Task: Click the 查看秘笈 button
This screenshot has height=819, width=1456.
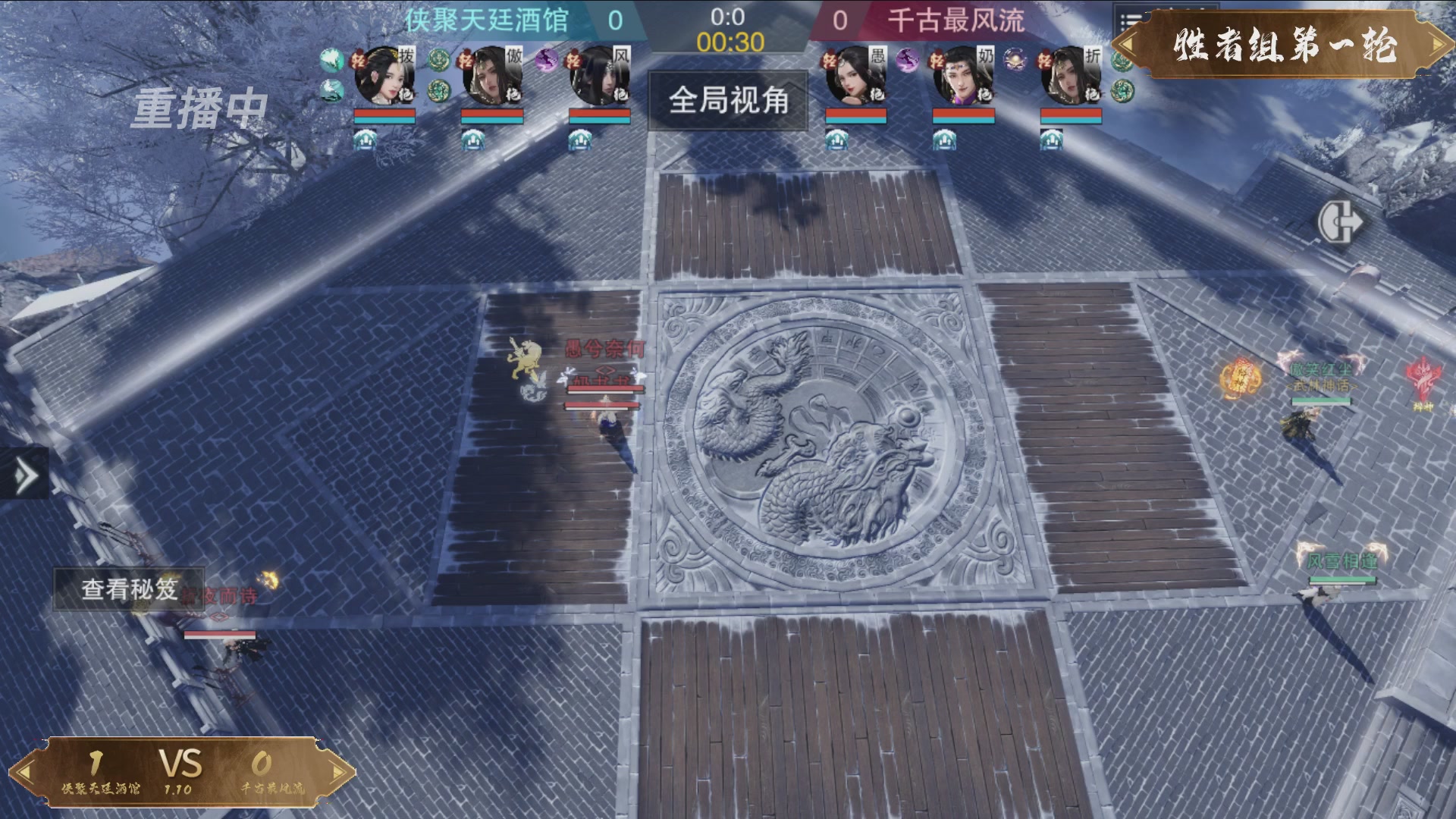Action: [129, 586]
